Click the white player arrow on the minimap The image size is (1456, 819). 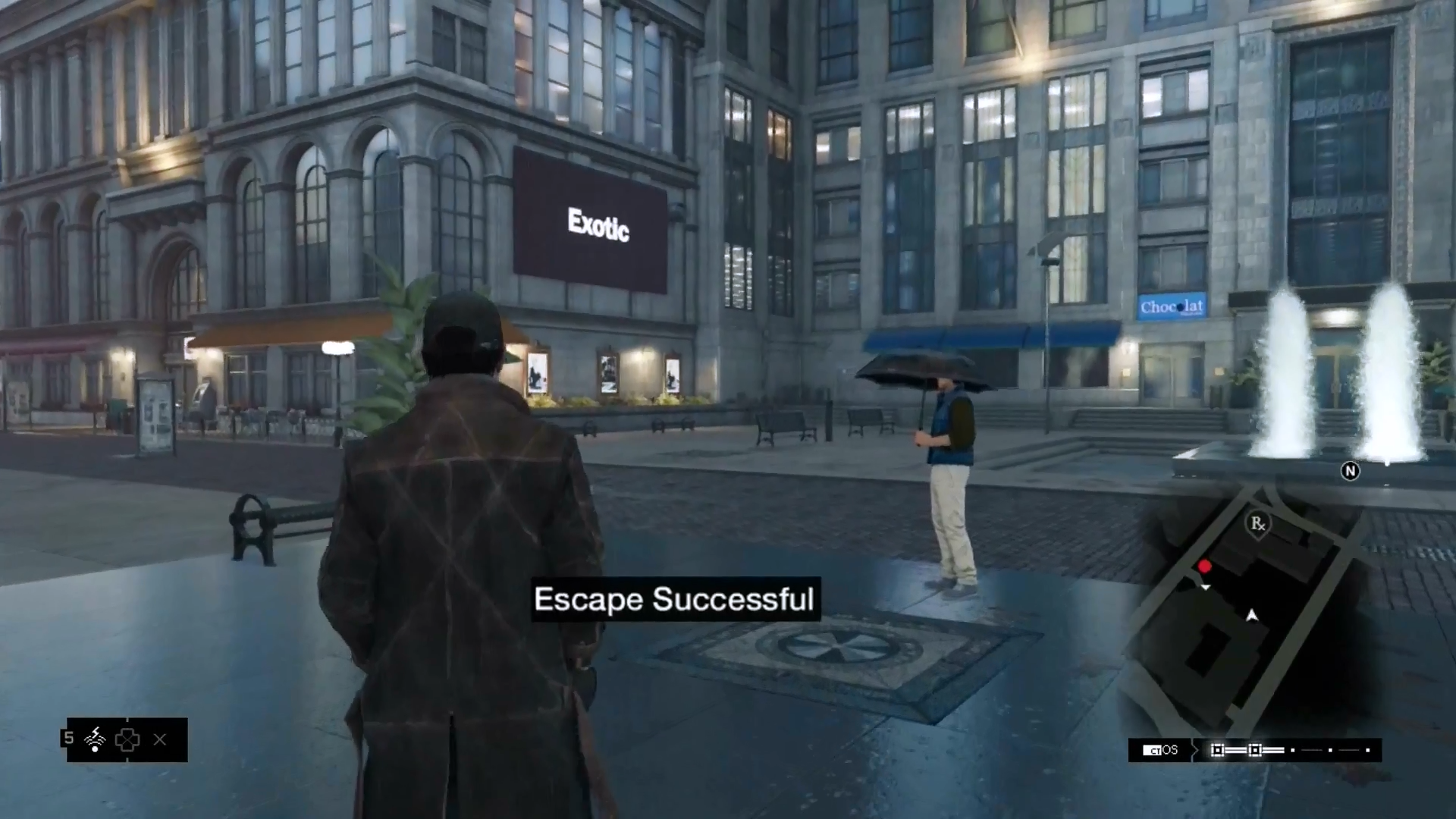click(x=1252, y=615)
